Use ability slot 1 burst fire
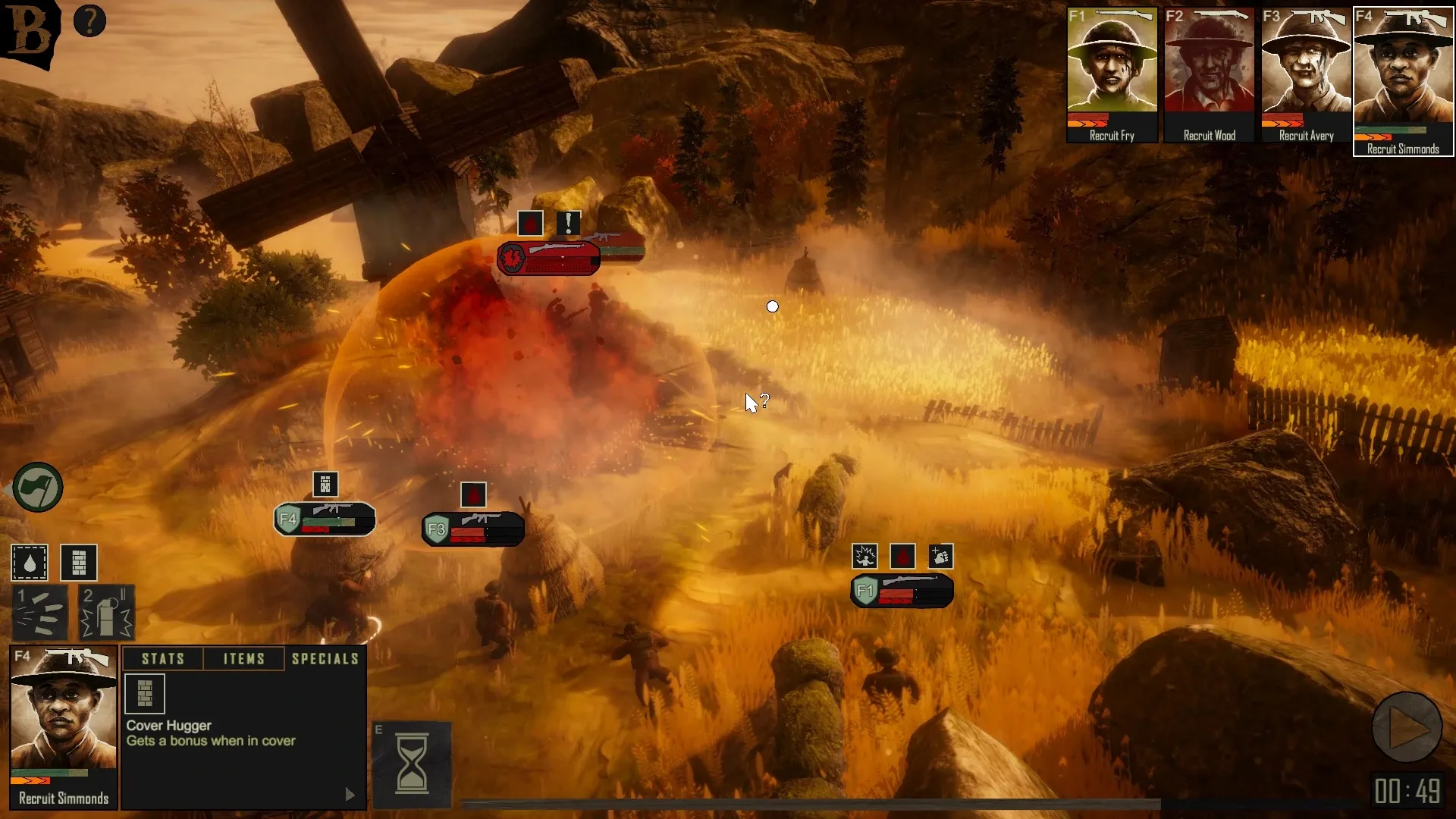1456x819 pixels. point(40,613)
